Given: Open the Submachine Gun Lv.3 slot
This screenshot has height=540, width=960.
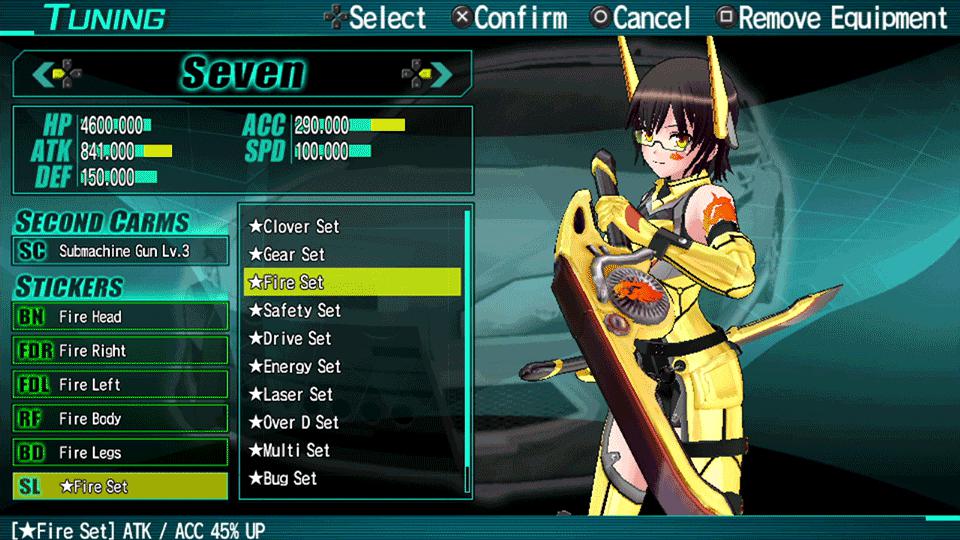Looking at the screenshot, I should (121, 251).
